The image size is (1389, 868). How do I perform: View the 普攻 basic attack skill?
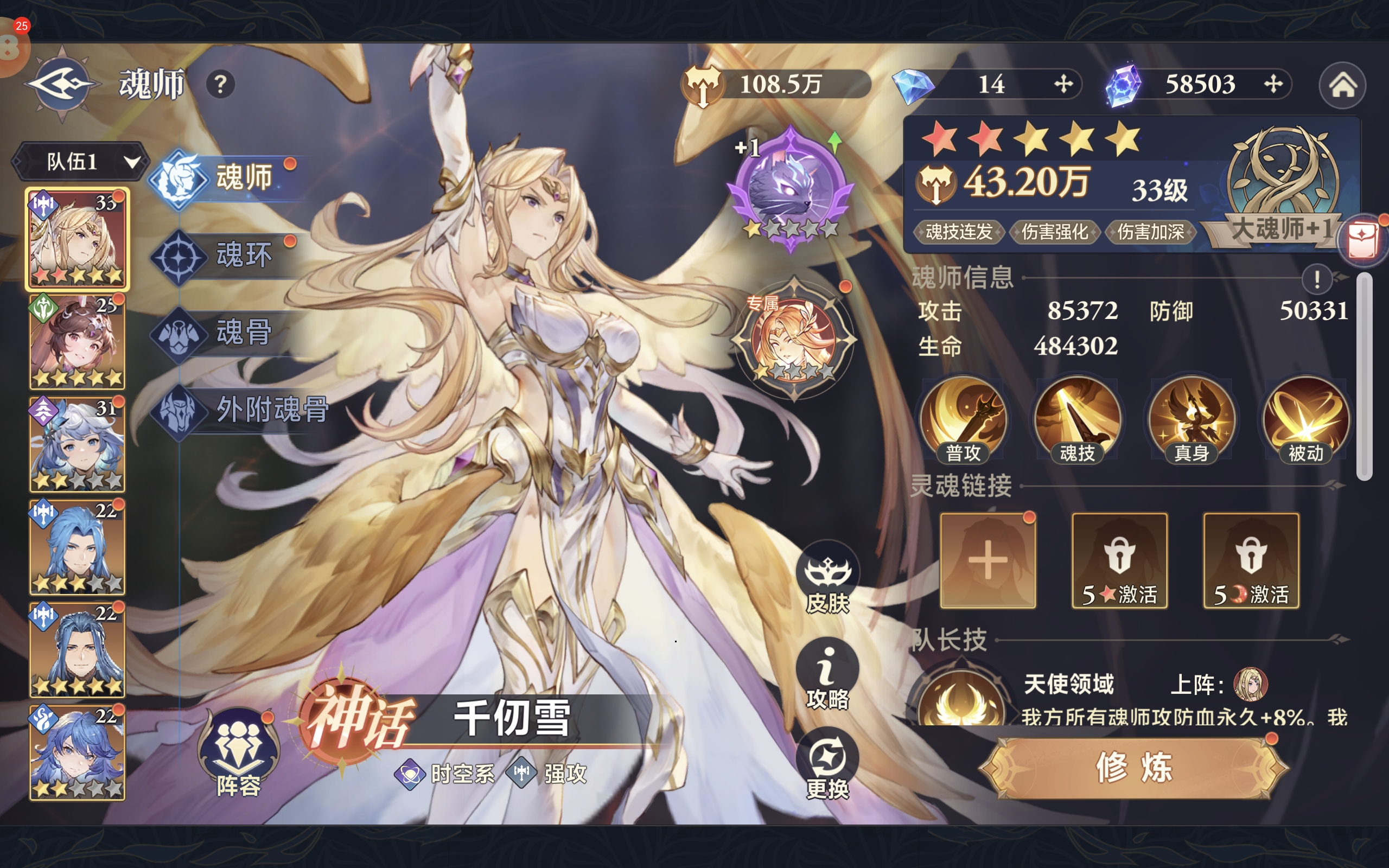point(963,419)
